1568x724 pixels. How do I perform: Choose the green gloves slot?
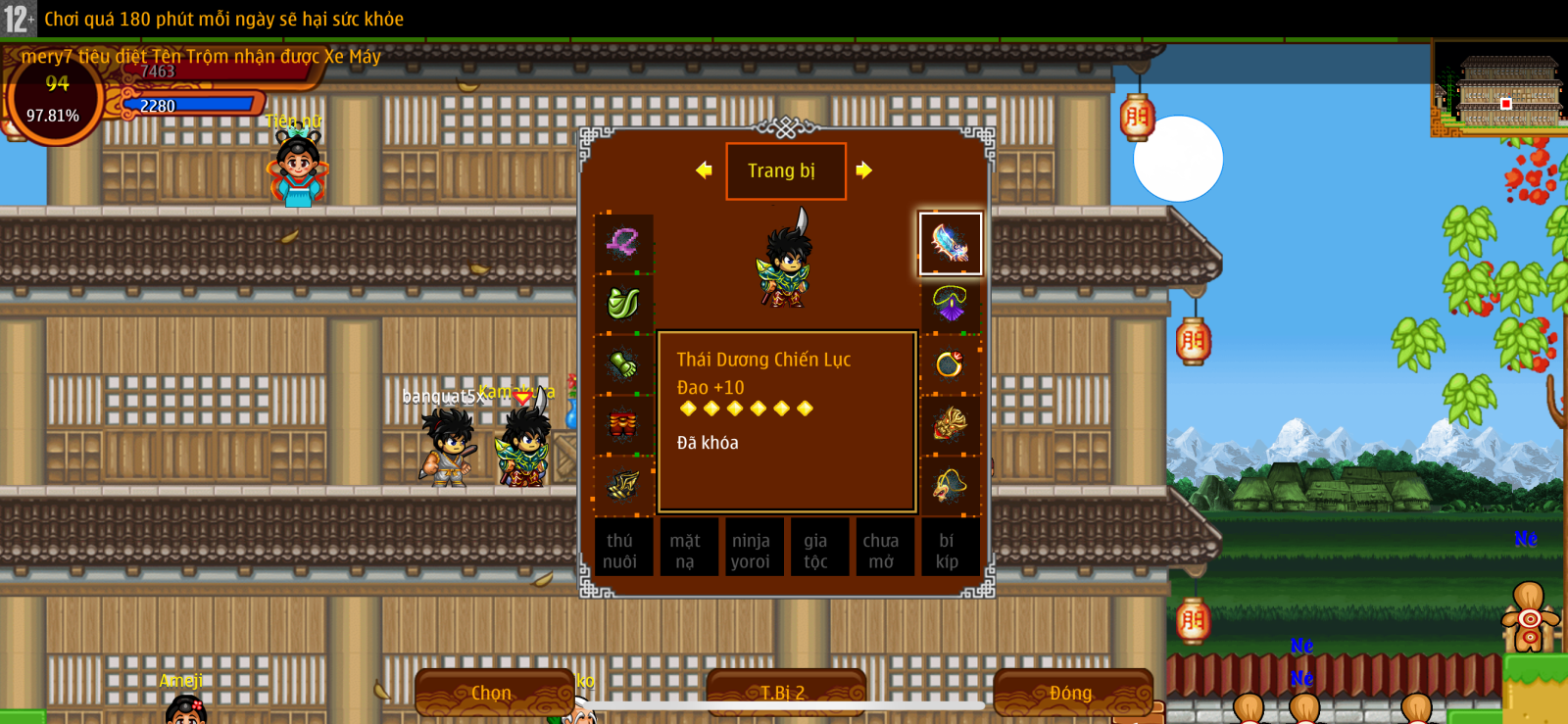623,364
